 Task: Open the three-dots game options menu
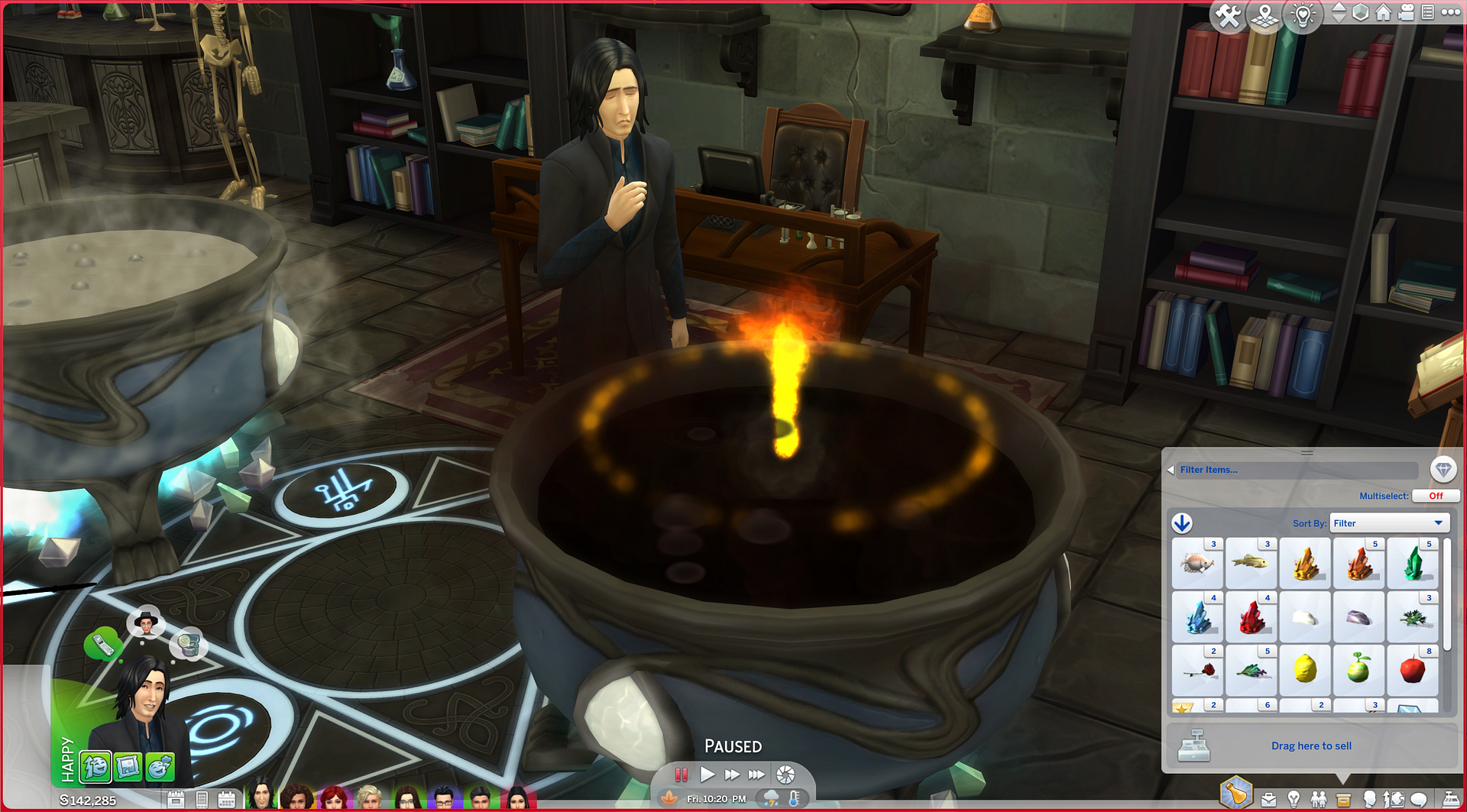(1450, 12)
